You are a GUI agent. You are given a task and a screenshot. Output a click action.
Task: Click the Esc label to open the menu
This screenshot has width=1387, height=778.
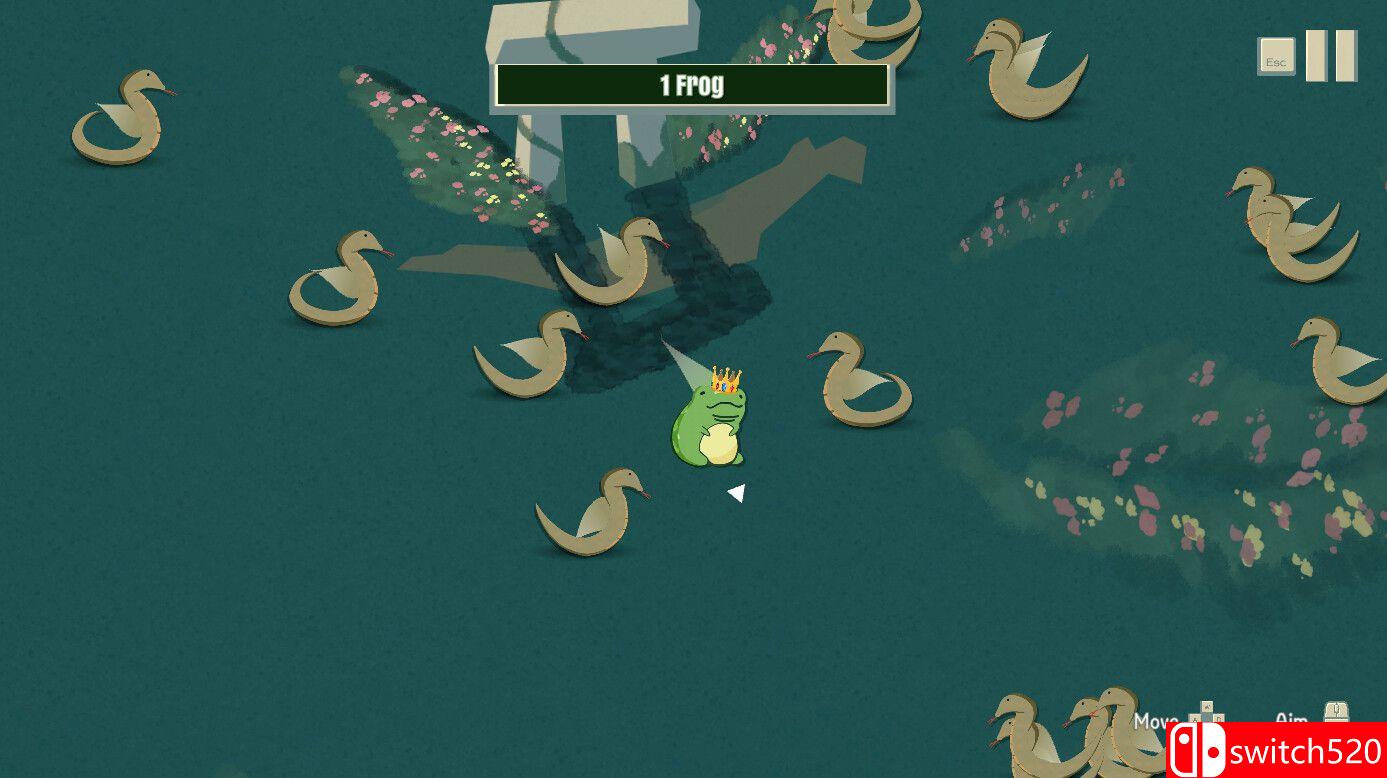point(1277,57)
